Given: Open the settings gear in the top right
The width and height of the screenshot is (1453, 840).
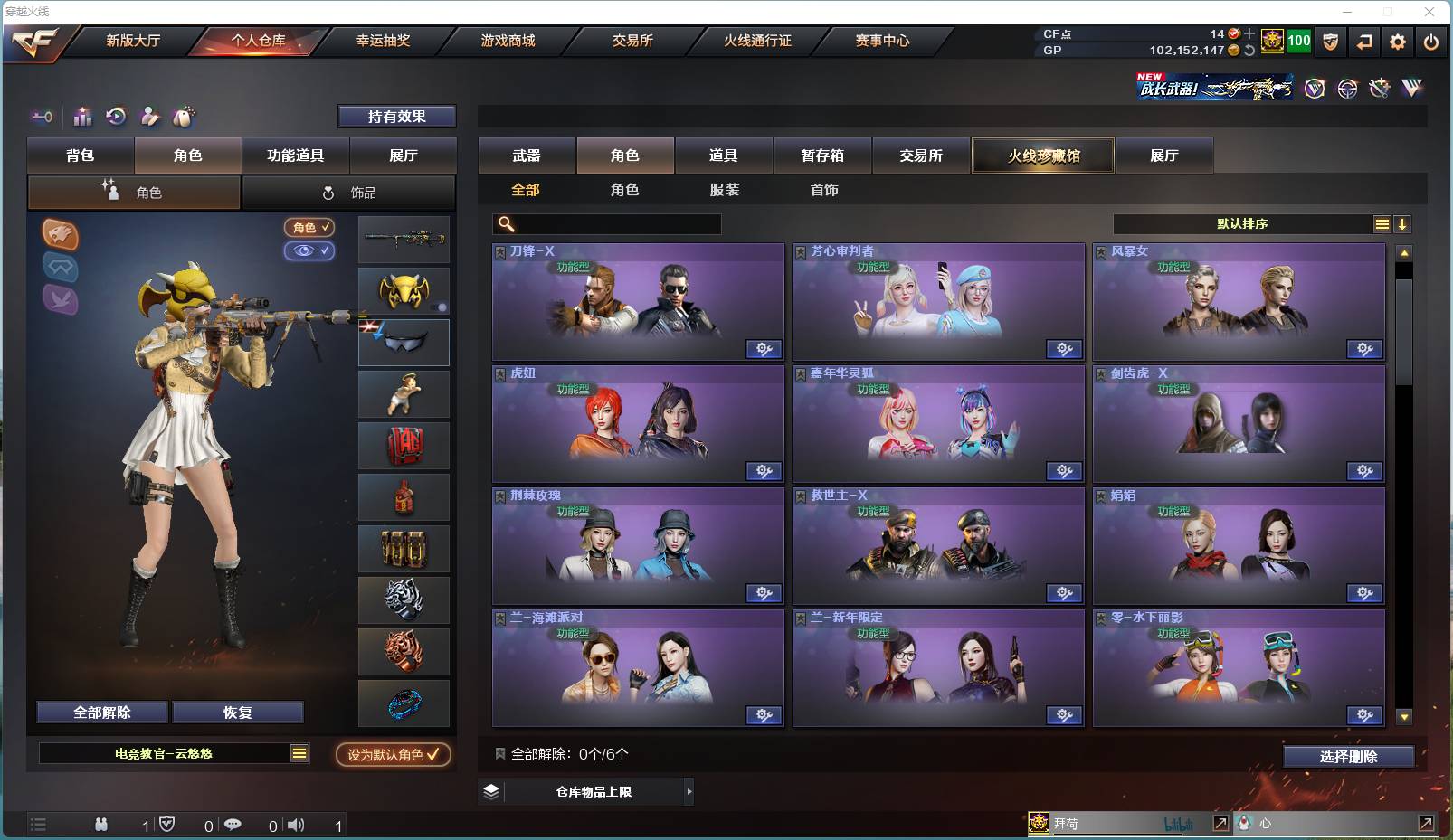Looking at the screenshot, I should tap(1397, 42).
